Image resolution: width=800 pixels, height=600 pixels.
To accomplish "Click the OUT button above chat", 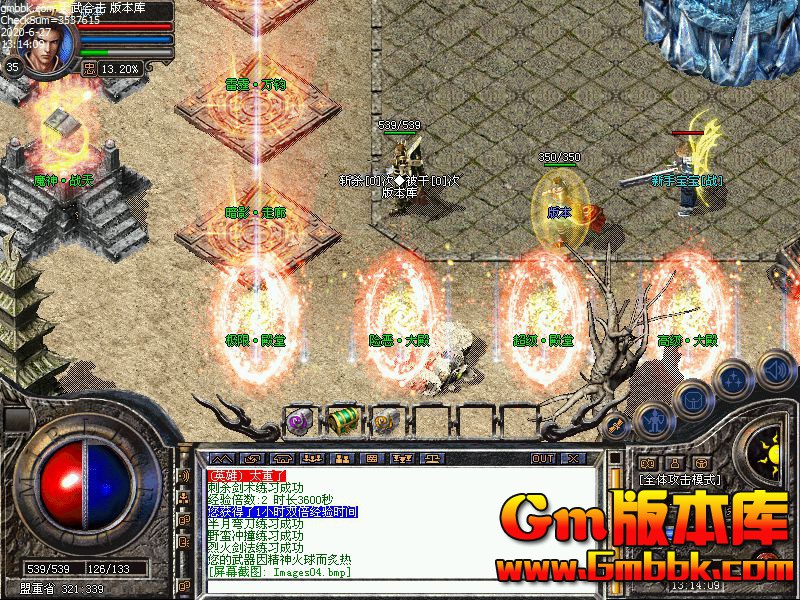I will [x=542, y=458].
